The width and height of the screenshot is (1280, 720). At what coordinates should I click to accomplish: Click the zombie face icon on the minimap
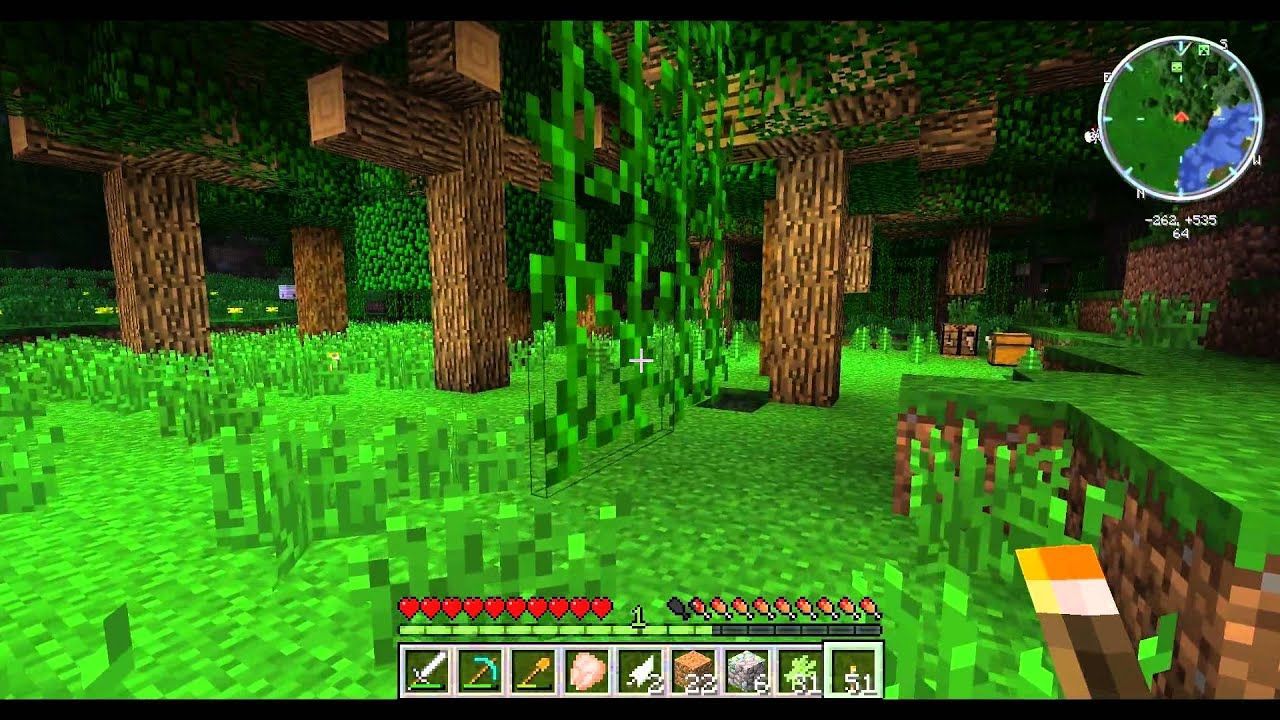pyautogui.click(x=1176, y=67)
